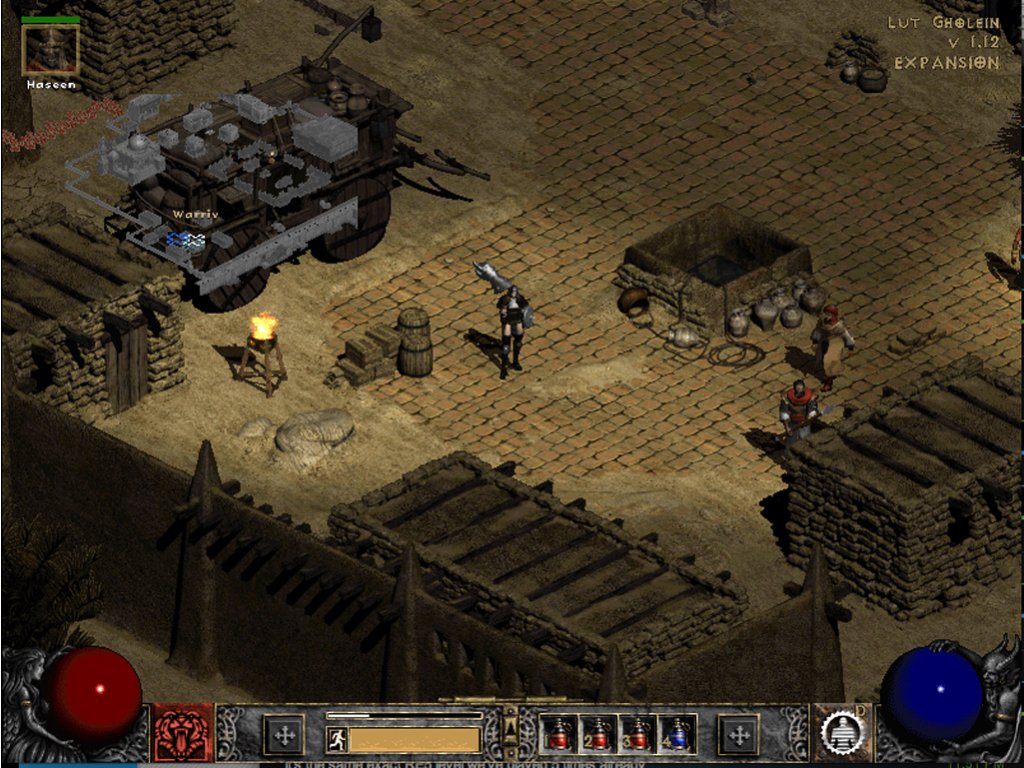This screenshot has height=768, width=1024.
Task: Click the Haseen mercenary portrait
Action: click(x=51, y=49)
